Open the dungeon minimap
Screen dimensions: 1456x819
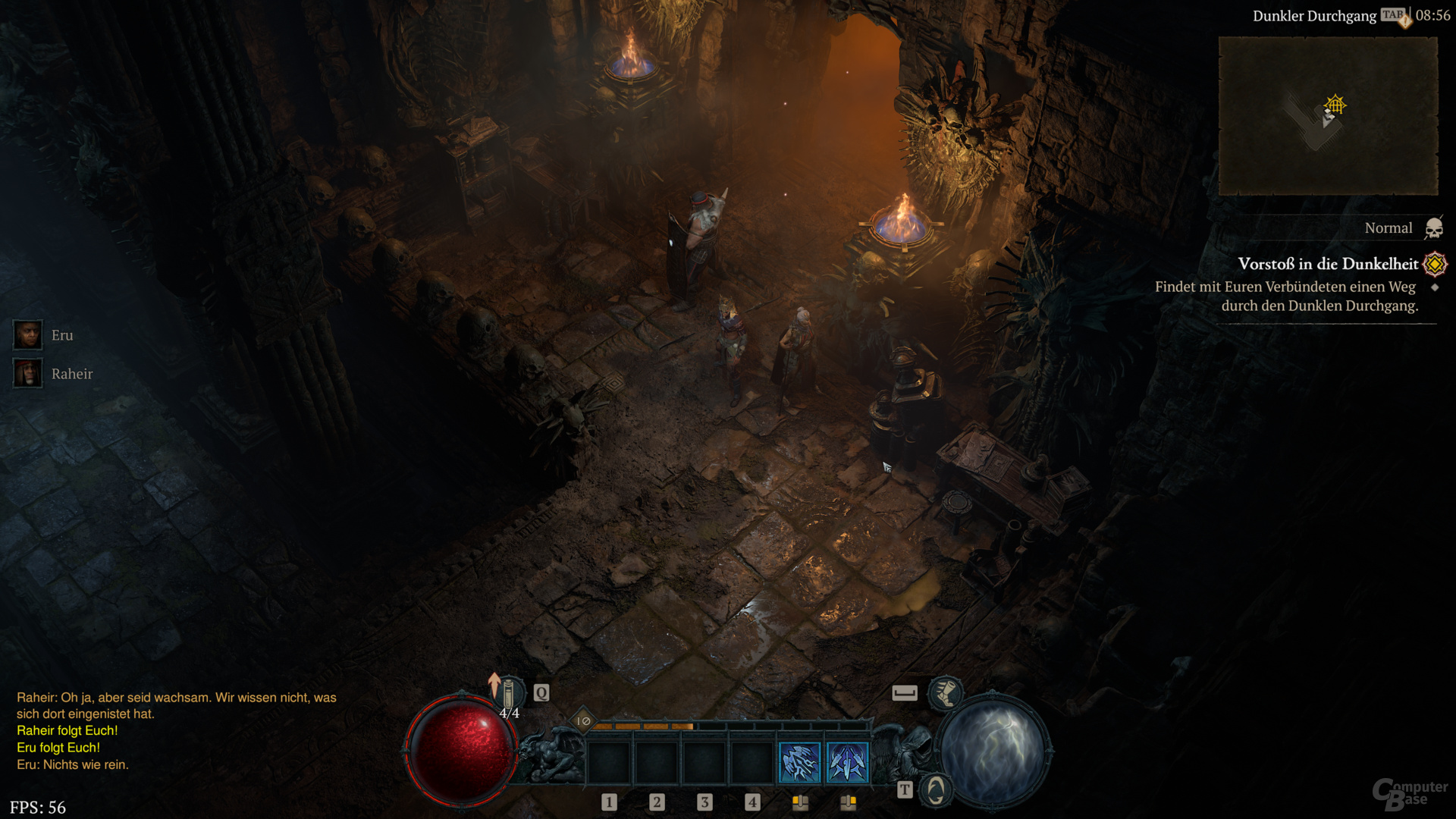(x=1328, y=116)
